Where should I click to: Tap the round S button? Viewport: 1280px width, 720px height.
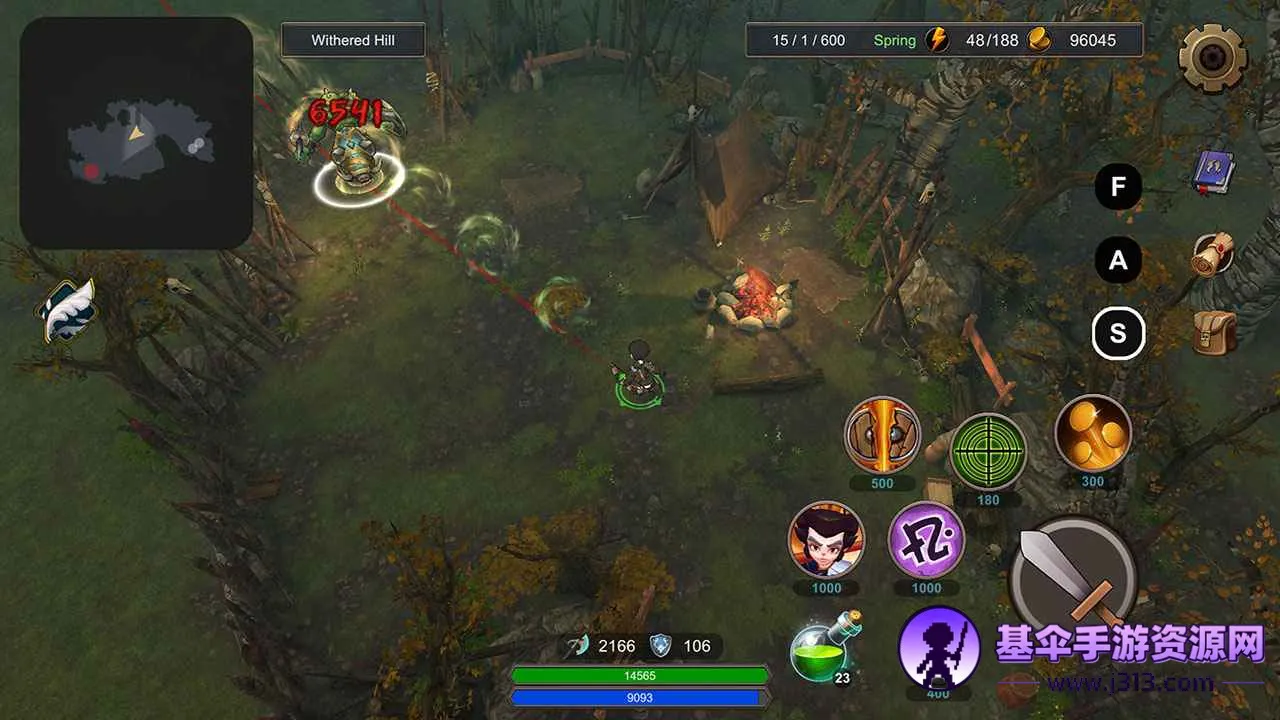pos(1118,334)
